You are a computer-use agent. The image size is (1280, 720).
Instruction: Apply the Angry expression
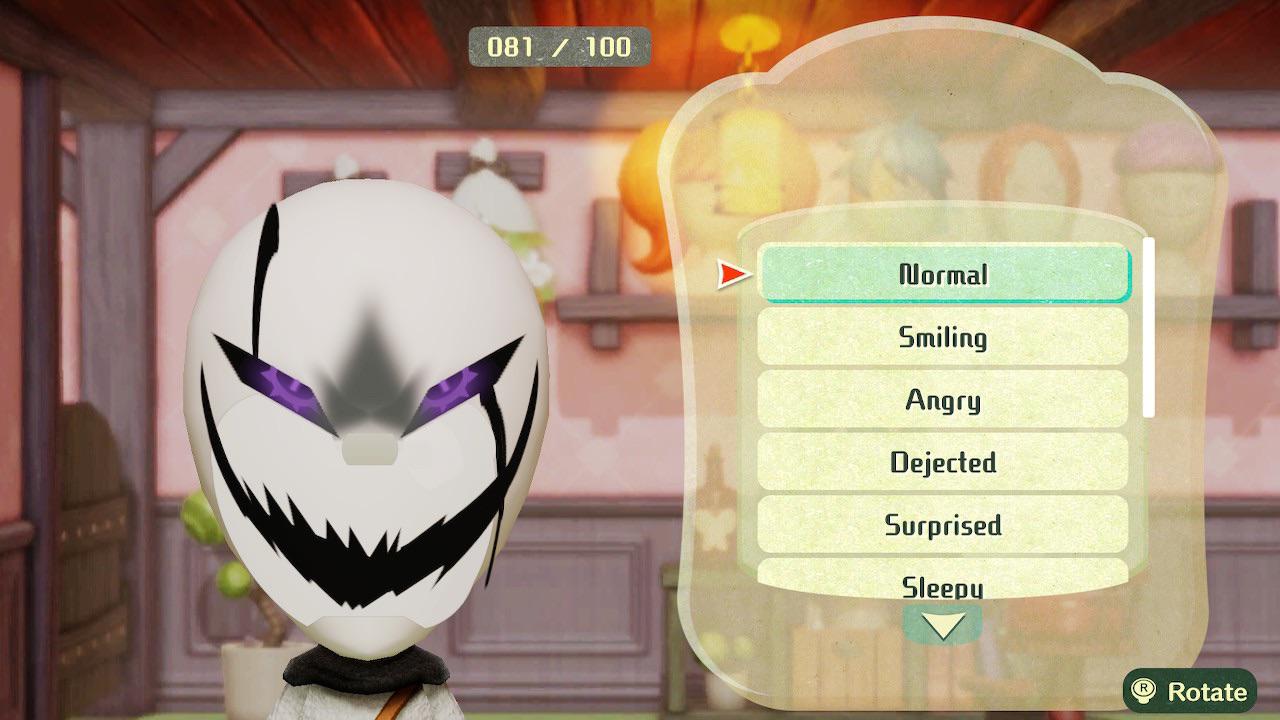(943, 399)
